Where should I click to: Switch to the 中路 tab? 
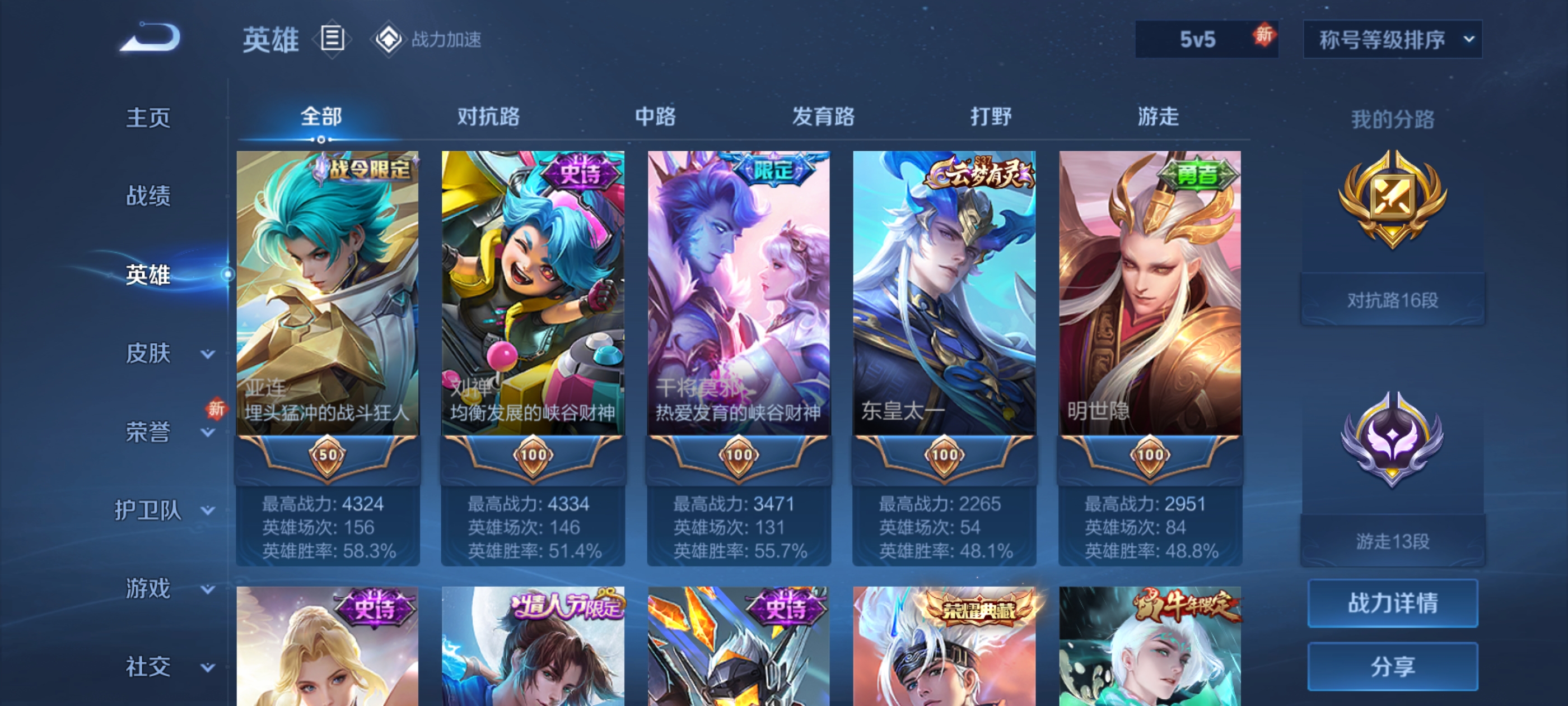tap(655, 116)
